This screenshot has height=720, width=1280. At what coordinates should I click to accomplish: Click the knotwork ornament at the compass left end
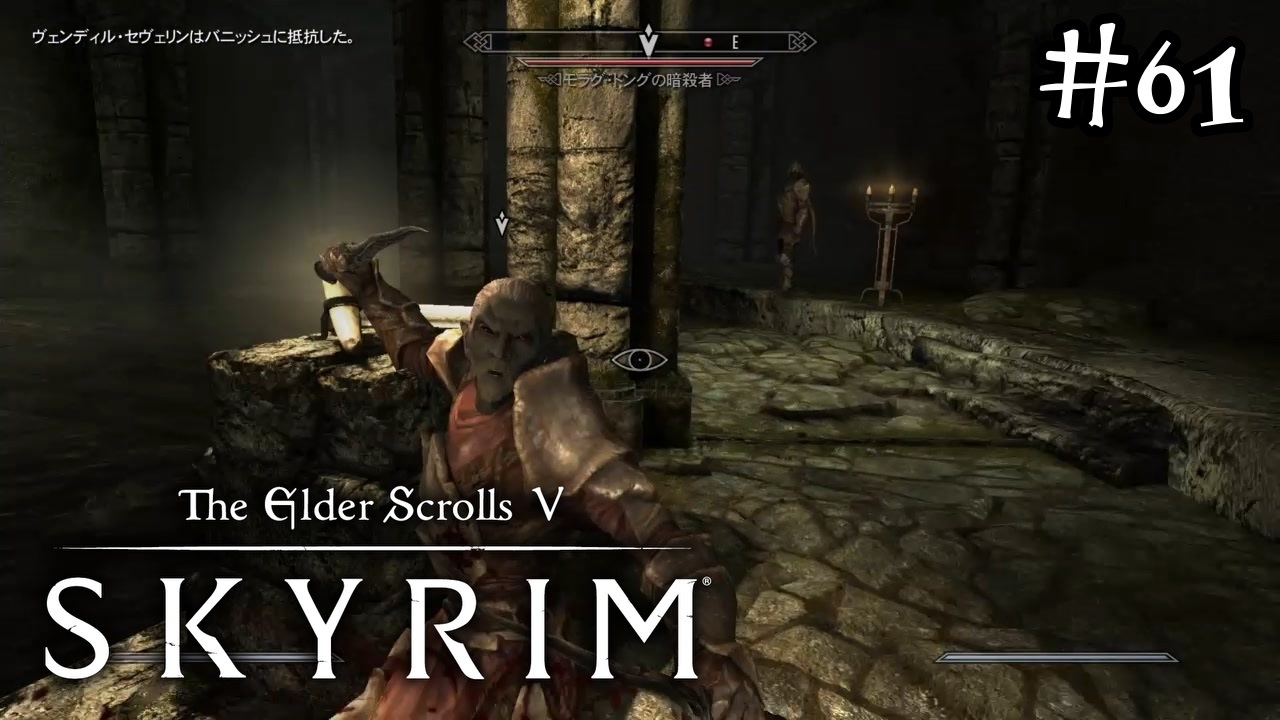pos(478,41)
